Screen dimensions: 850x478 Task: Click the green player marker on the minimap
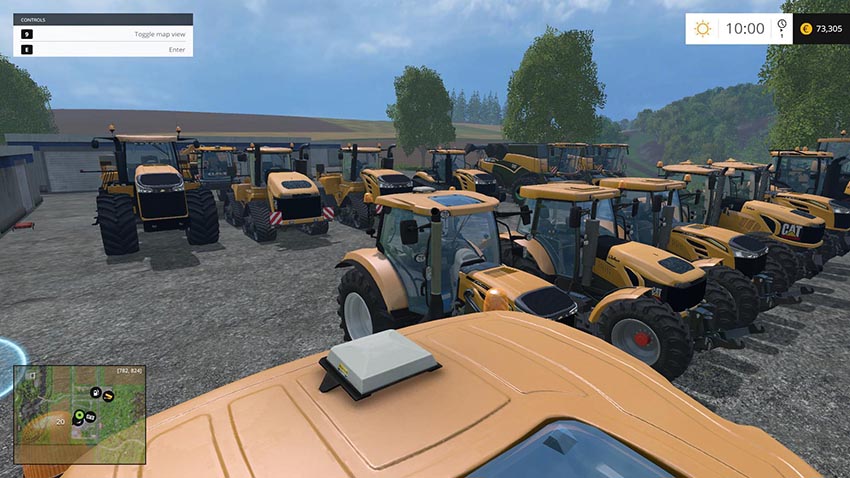[79, 414]
